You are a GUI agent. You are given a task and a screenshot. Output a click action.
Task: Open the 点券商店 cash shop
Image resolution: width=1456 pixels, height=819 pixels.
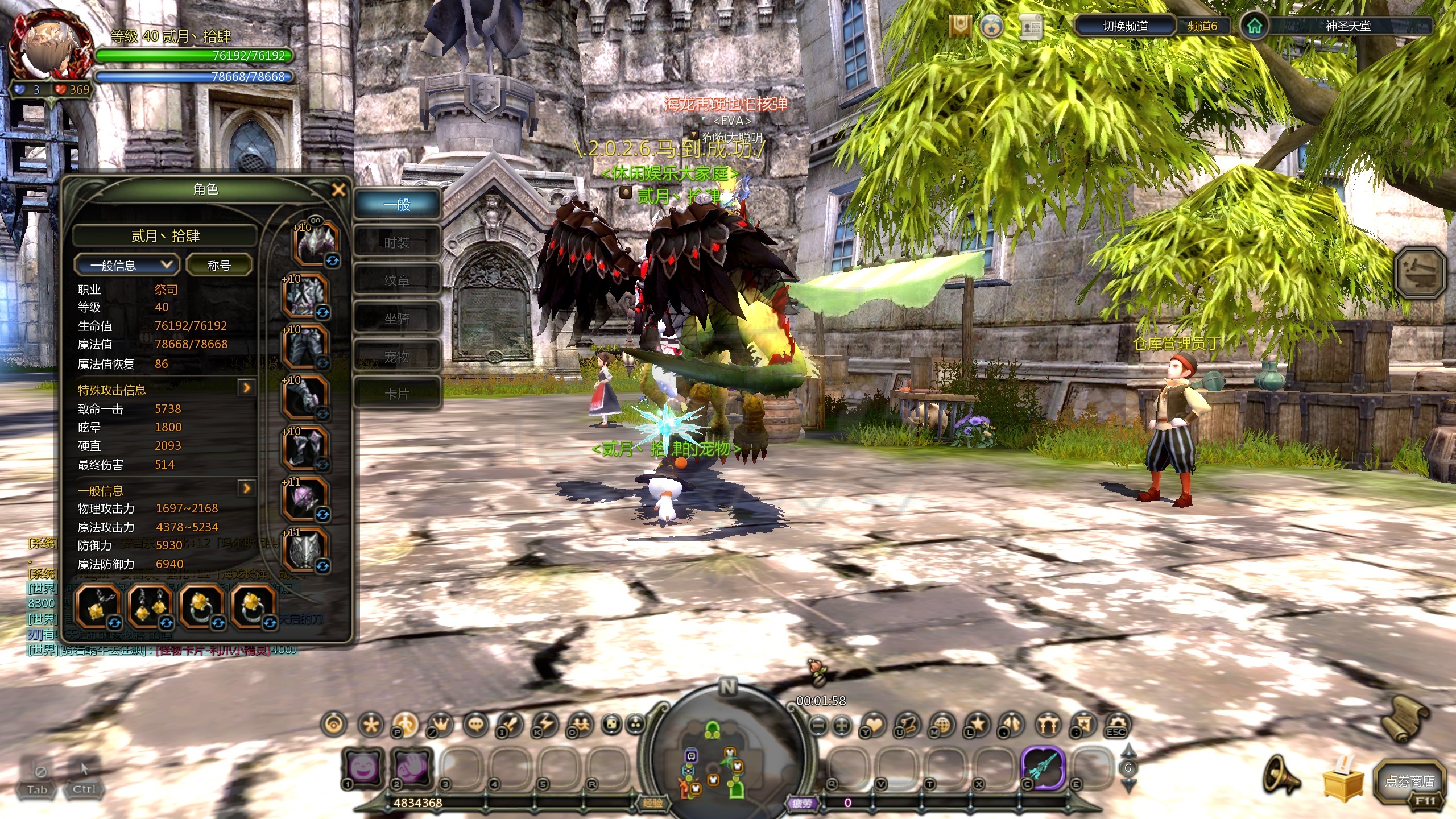[1409, 781]
